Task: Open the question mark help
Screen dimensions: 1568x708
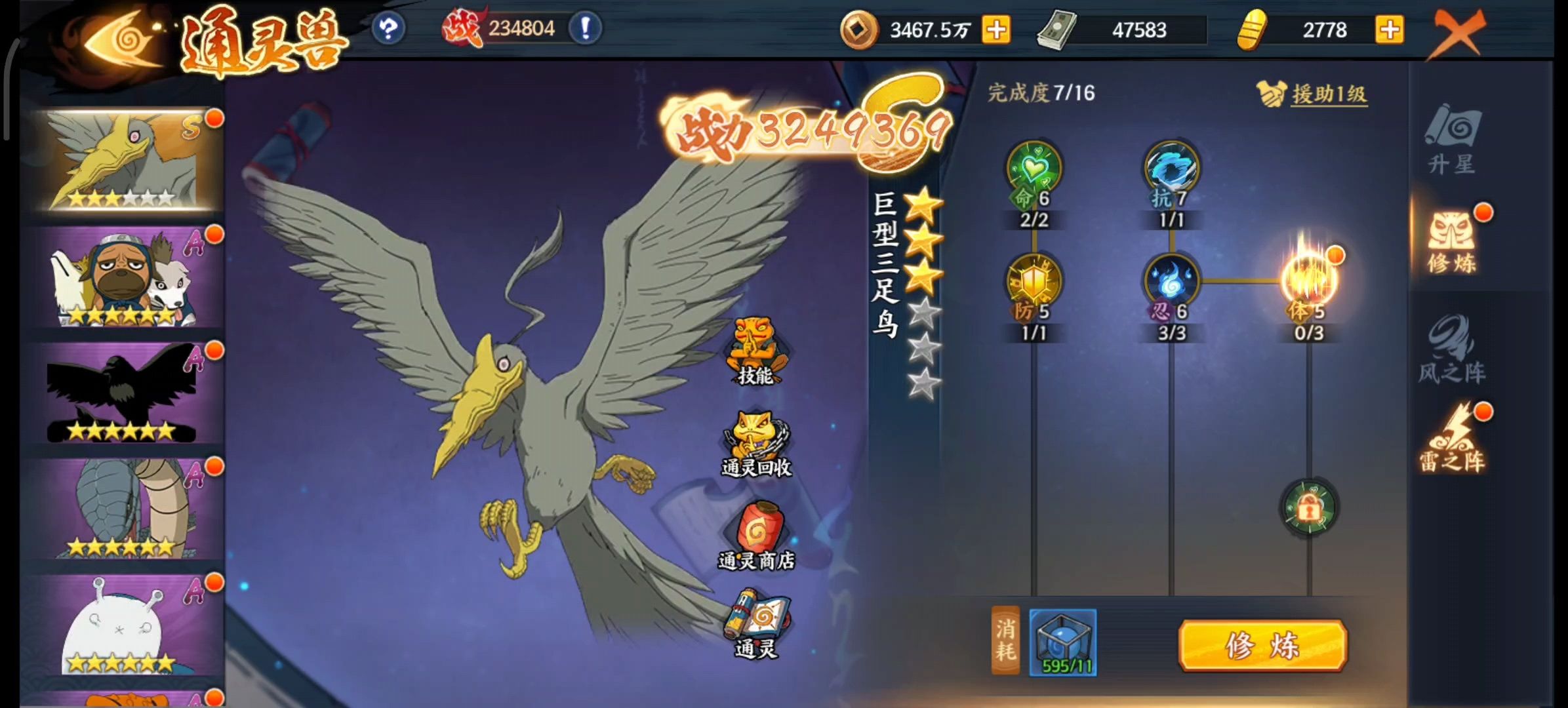Action: (388, 29)
